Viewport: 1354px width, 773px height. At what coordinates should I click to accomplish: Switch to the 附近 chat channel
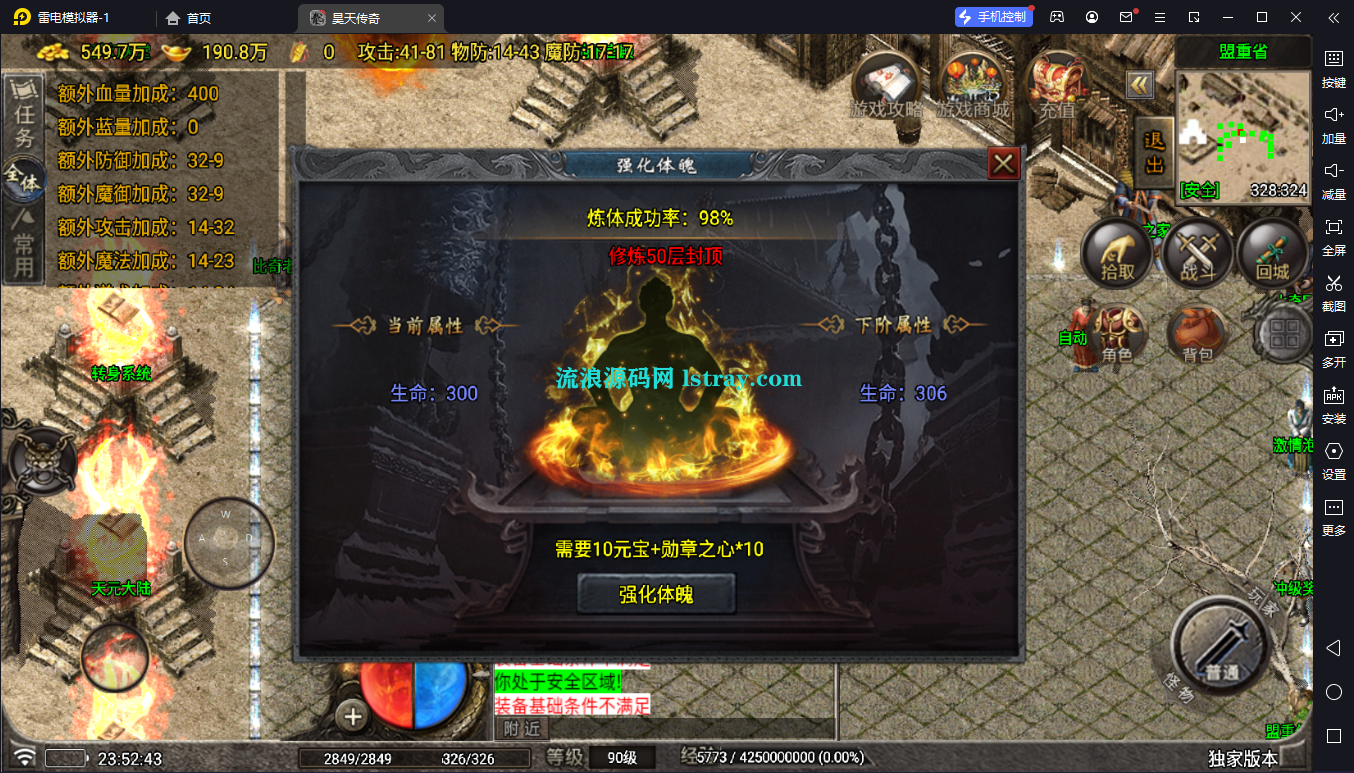522,728
